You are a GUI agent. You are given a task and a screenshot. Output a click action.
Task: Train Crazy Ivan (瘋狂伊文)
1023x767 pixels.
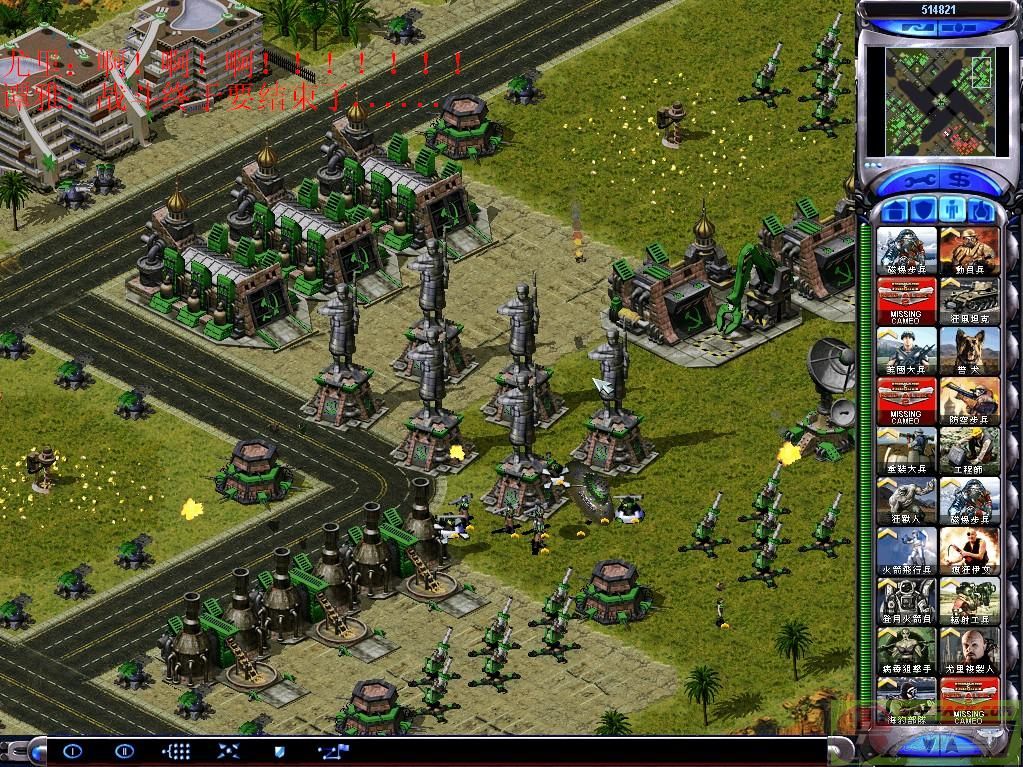[969, 552]
